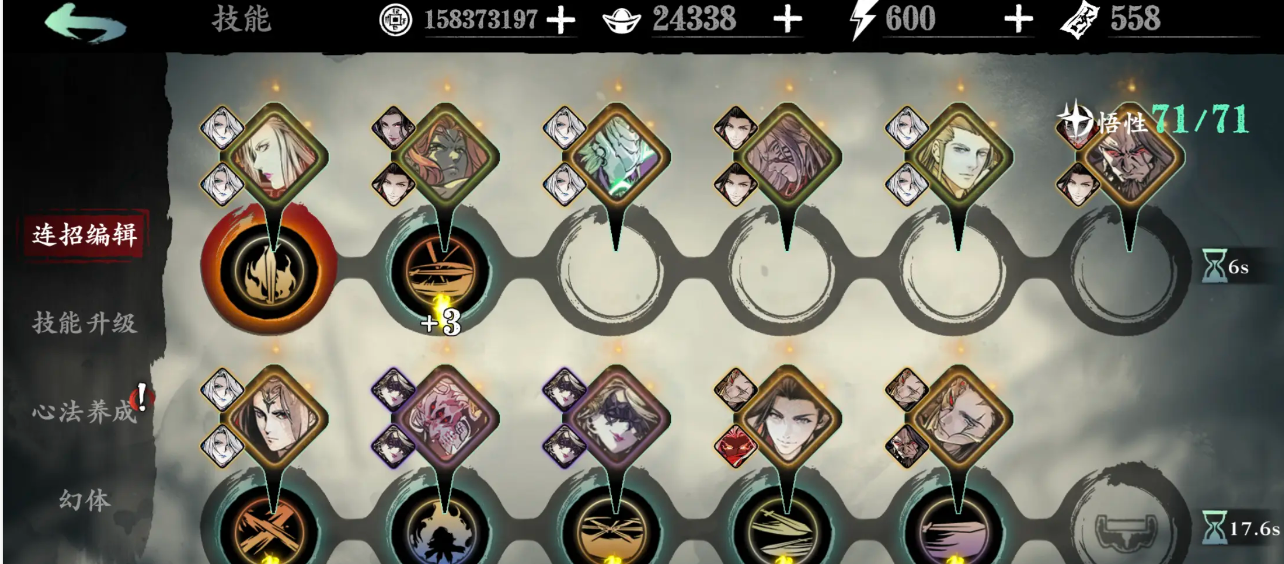Switch to the 连招编辑 tab
1284x564 pixels.
[x=85, y=236]
